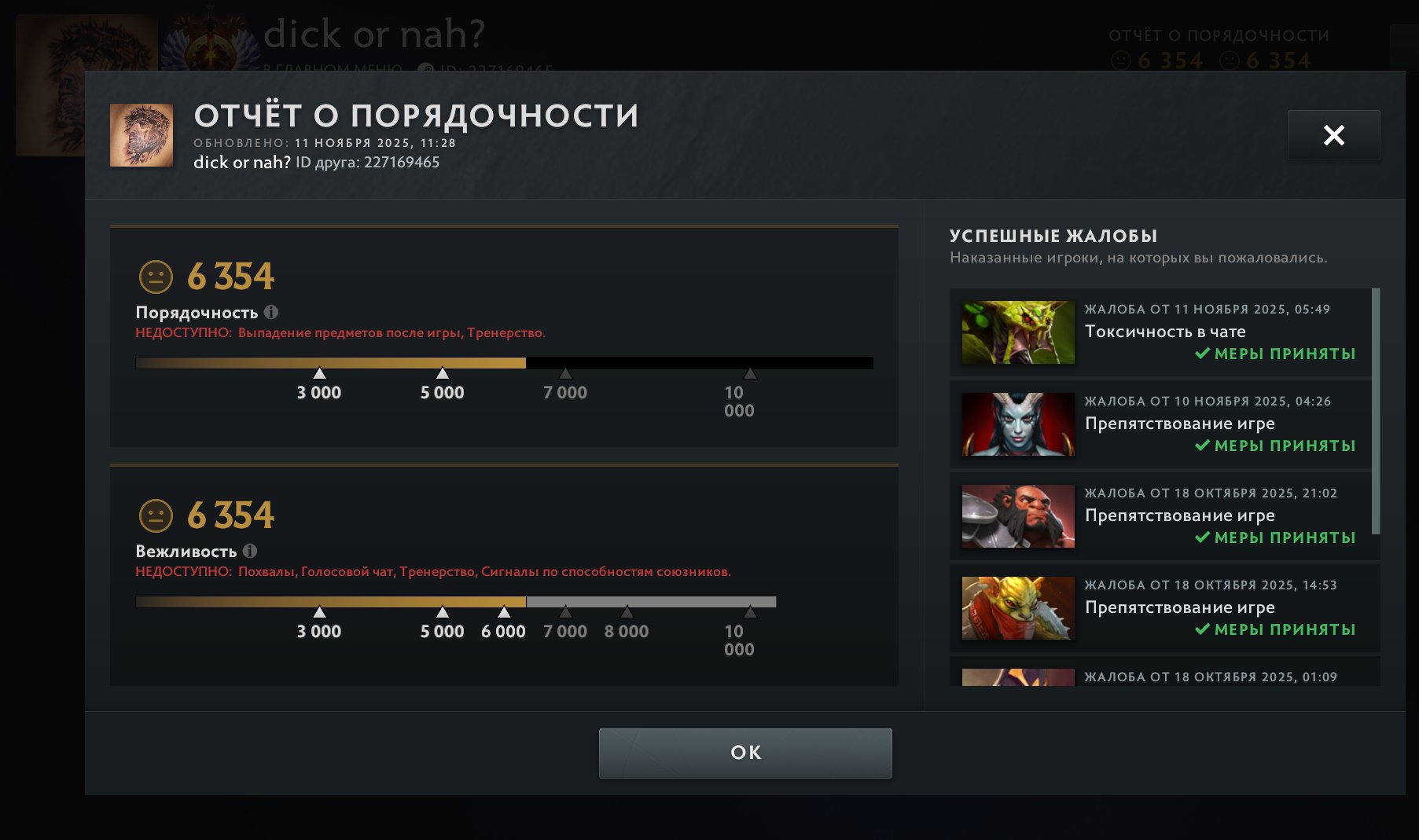Click the info icon next to Вежливость label
The image size is (1419, 840).
pyautogui.click(x=252, y=551)
